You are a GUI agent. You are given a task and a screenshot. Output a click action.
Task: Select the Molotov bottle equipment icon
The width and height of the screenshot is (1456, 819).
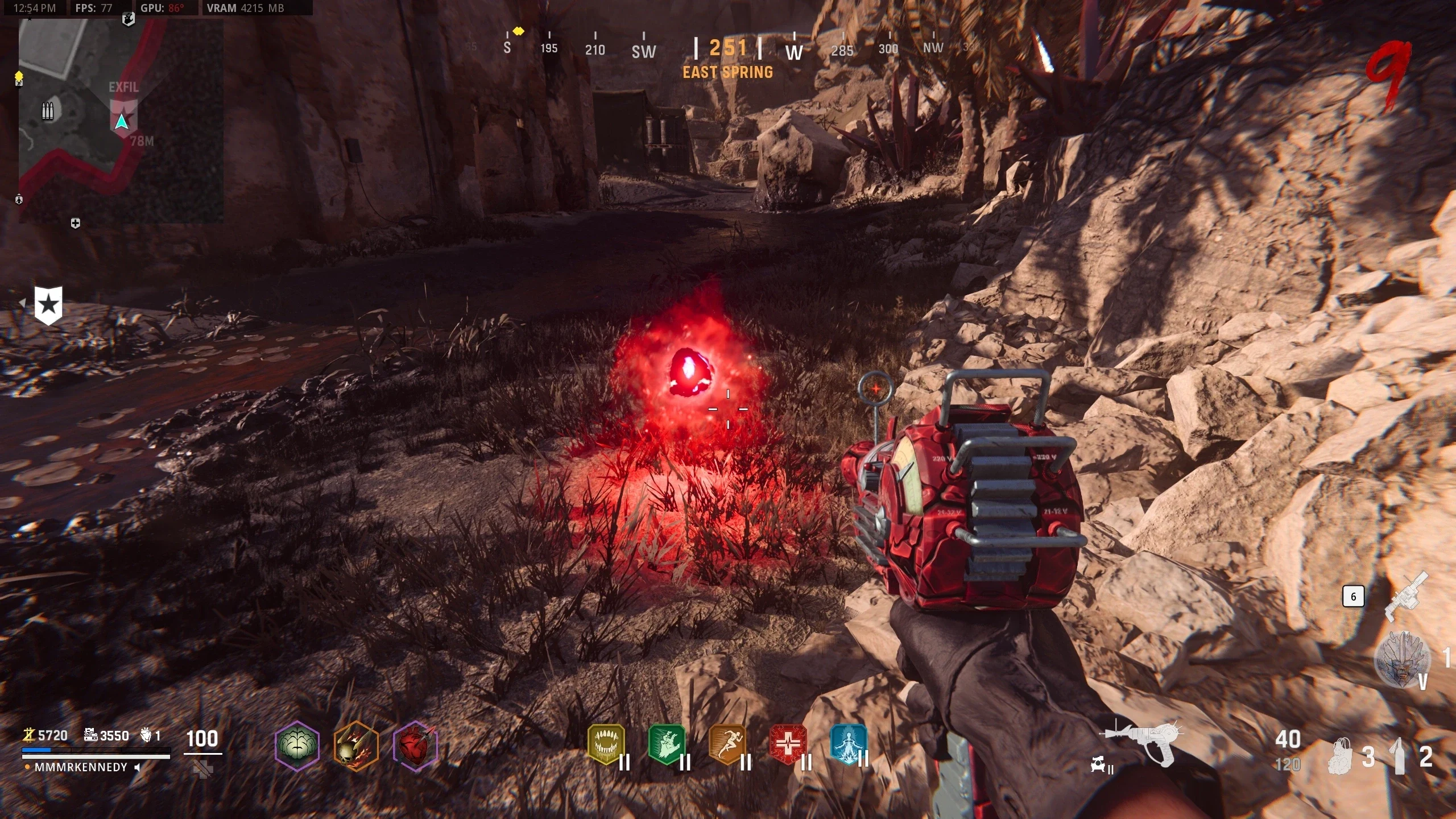coord(1398,756)
